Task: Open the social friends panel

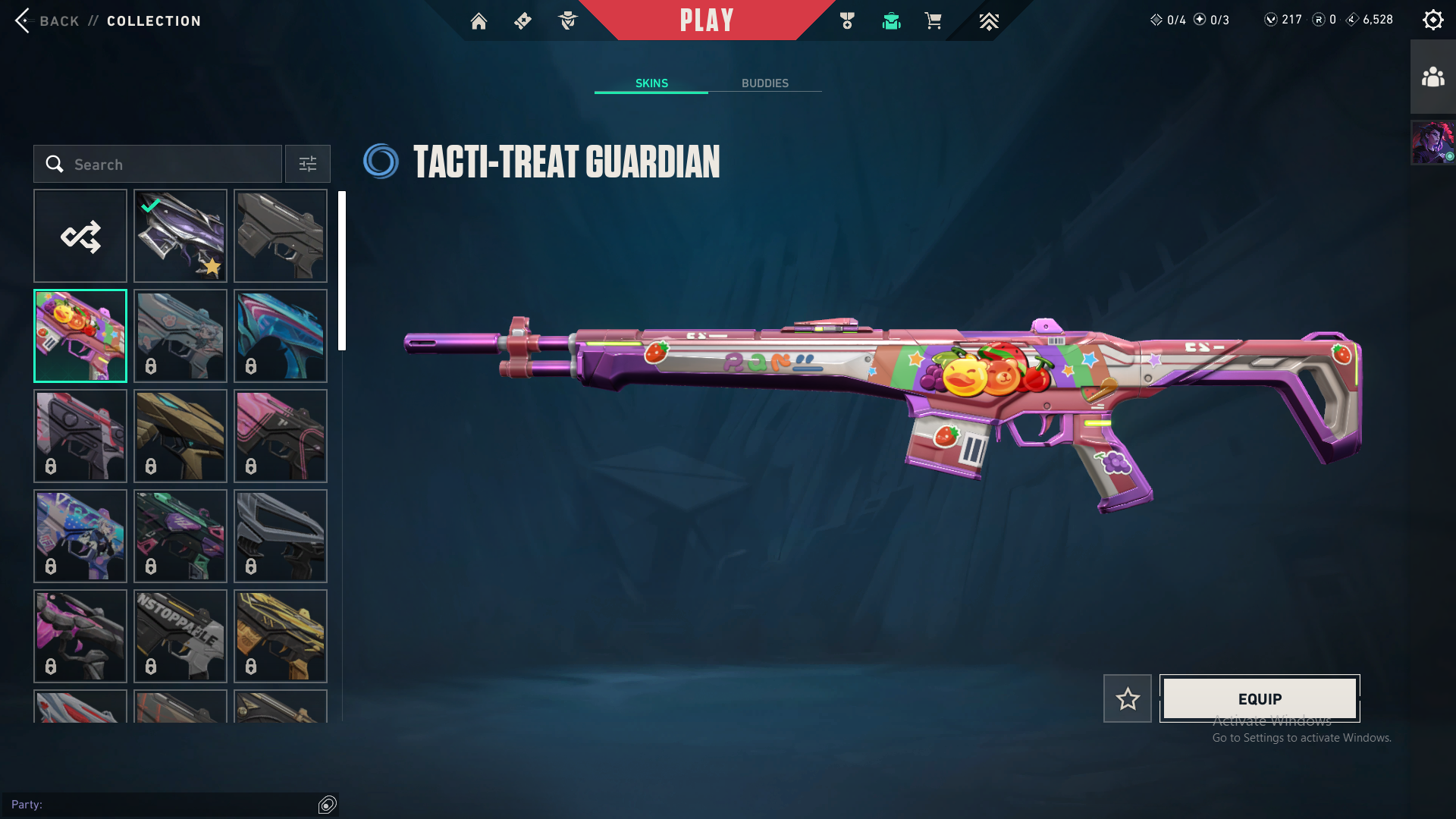Action: click(1432, 77)
